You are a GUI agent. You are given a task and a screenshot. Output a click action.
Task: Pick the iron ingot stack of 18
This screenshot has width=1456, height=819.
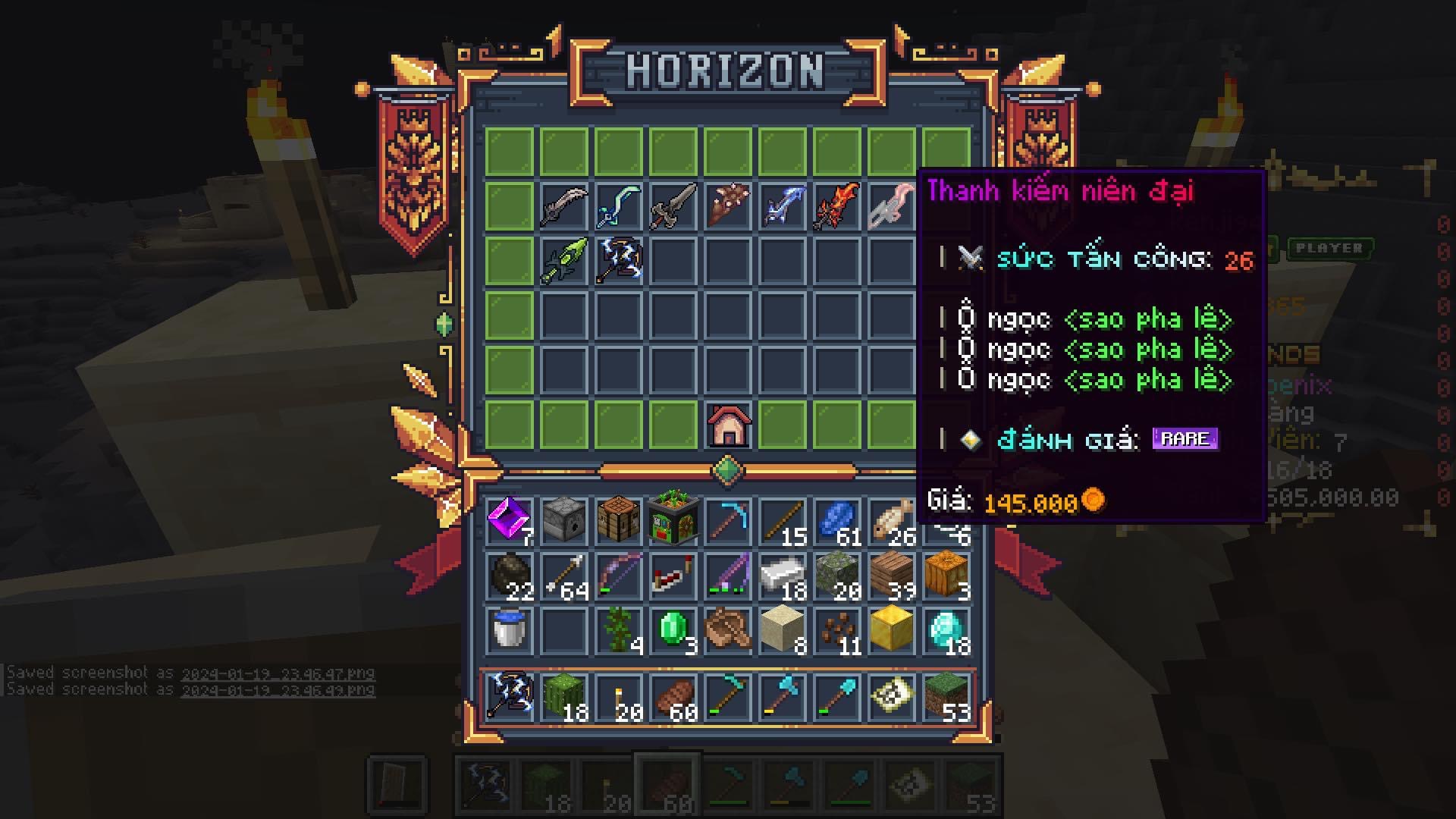pyautogui.click(x=782, y=575)
